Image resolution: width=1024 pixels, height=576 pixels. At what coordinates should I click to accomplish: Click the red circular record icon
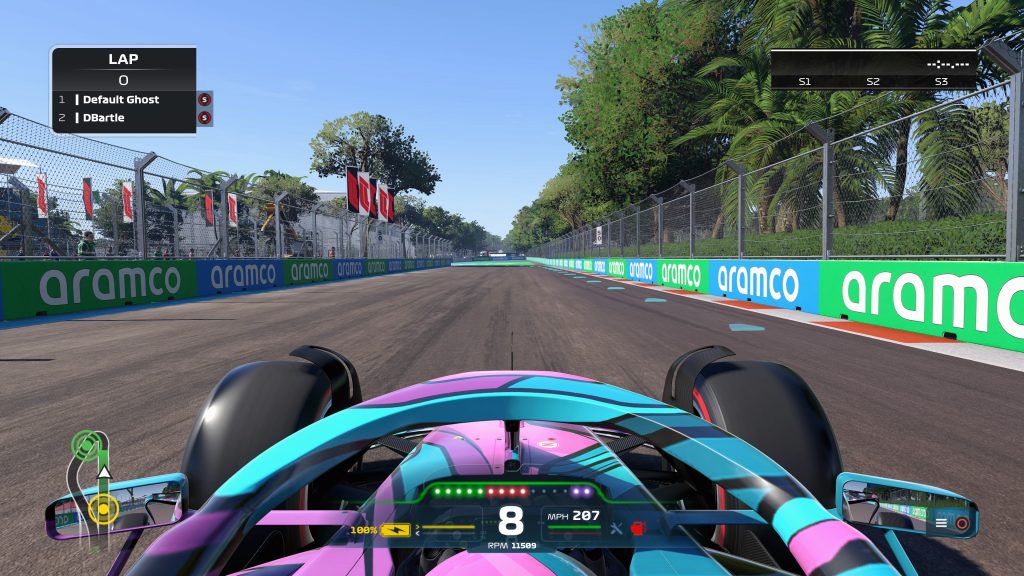962,522
